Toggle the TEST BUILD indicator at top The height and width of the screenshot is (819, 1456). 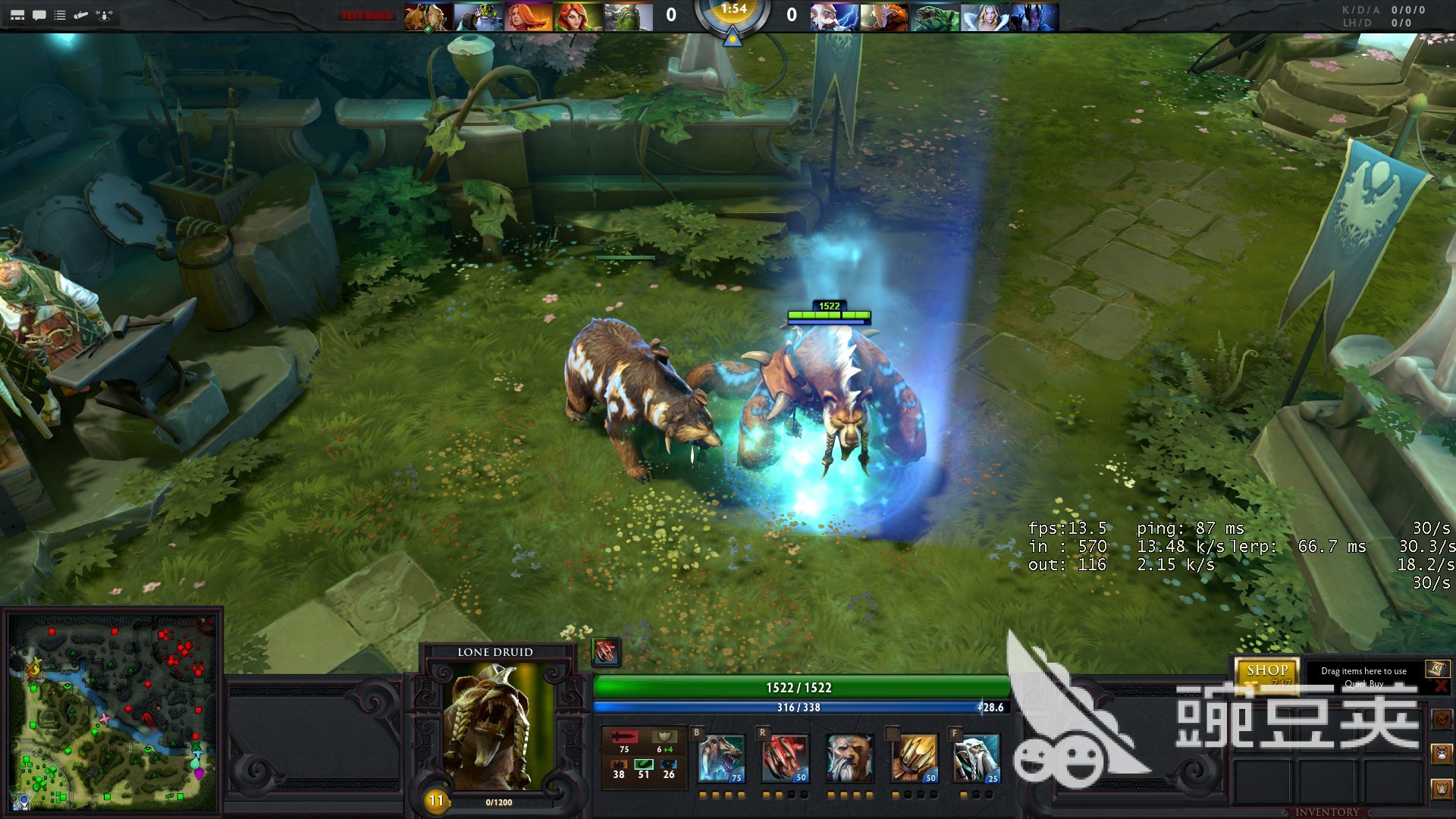[366, 14]
